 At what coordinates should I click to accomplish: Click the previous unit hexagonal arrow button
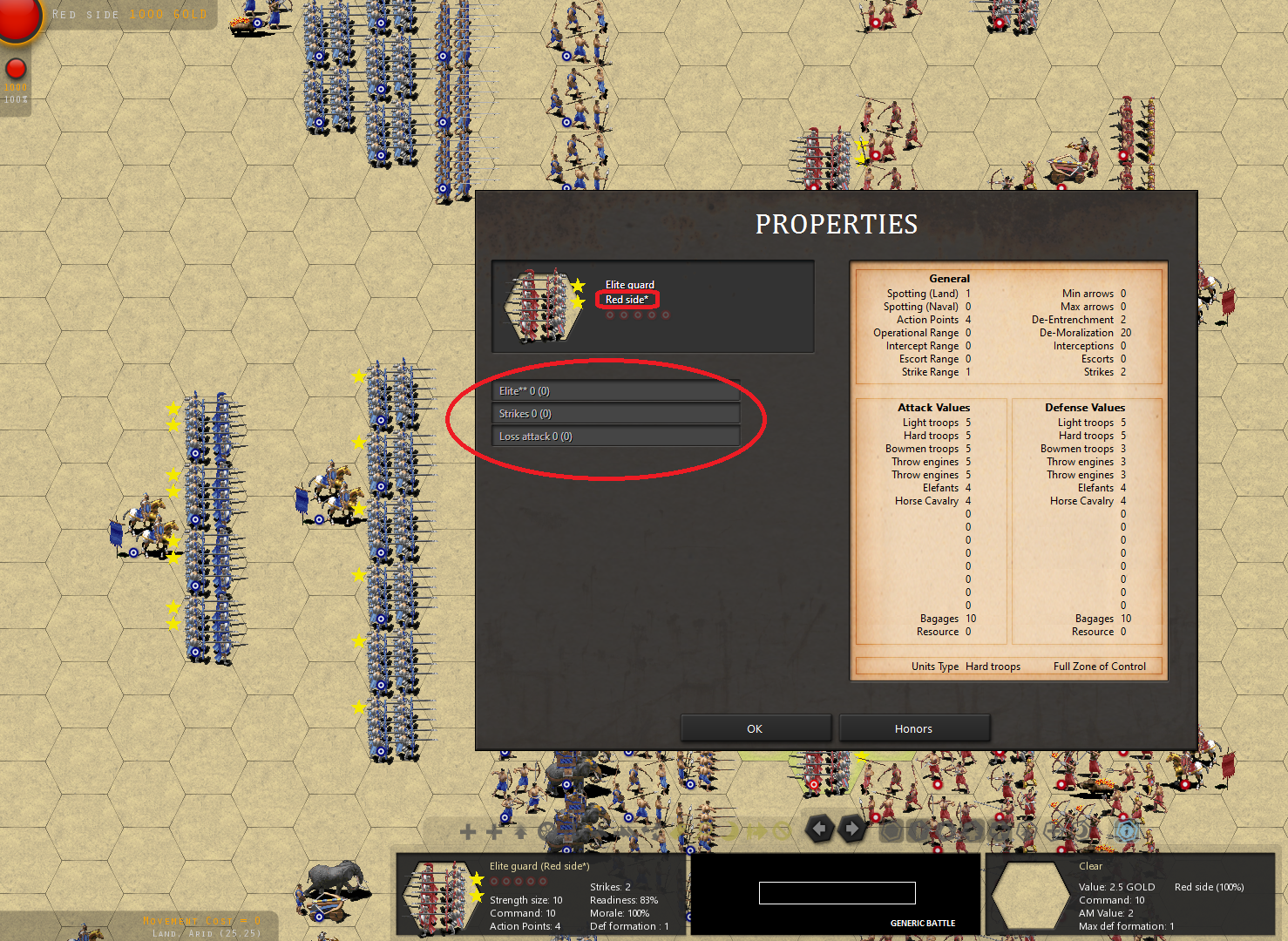pyautogui.click(x=819, y=830)
